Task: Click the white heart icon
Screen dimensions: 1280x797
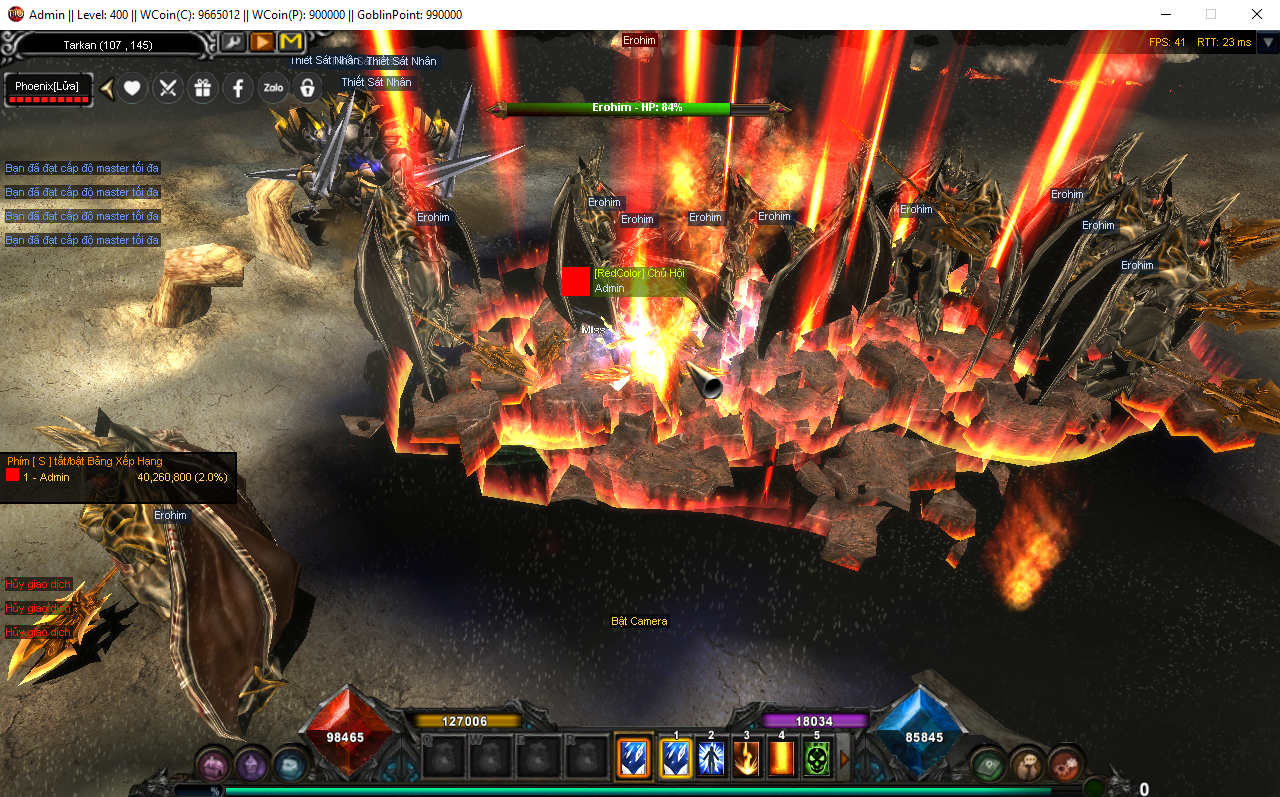Action: click(x=132, y=88)
